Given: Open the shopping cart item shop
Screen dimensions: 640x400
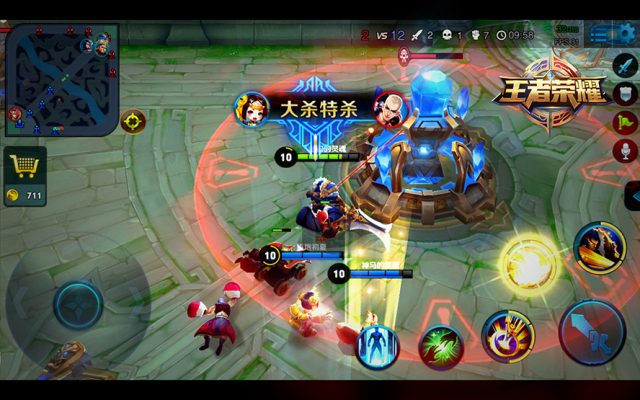Looking at the screenshot, I should pos(25,164).
